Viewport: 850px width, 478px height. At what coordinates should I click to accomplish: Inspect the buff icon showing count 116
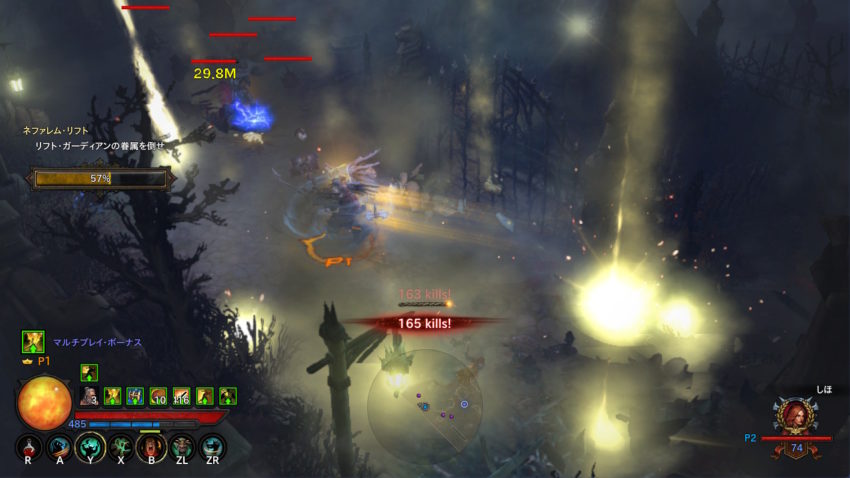(181, 396)
